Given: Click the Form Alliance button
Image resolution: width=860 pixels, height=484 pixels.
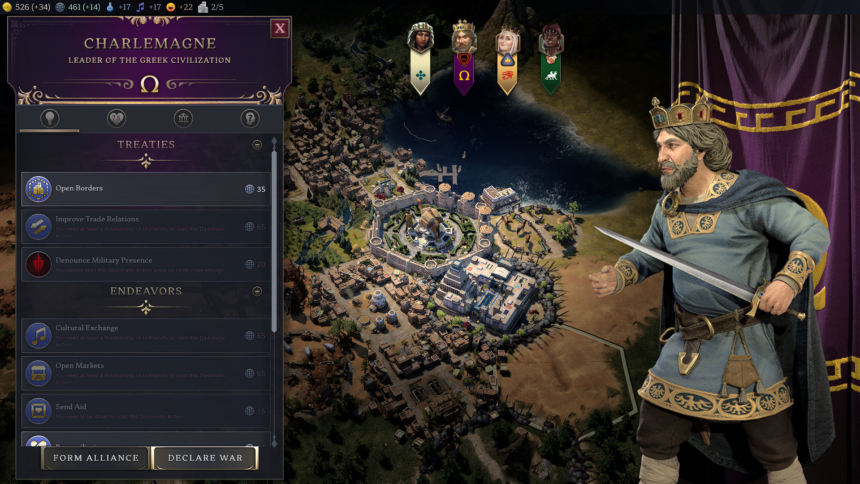Looking at the screenshot, I should (x=96, y=458).
